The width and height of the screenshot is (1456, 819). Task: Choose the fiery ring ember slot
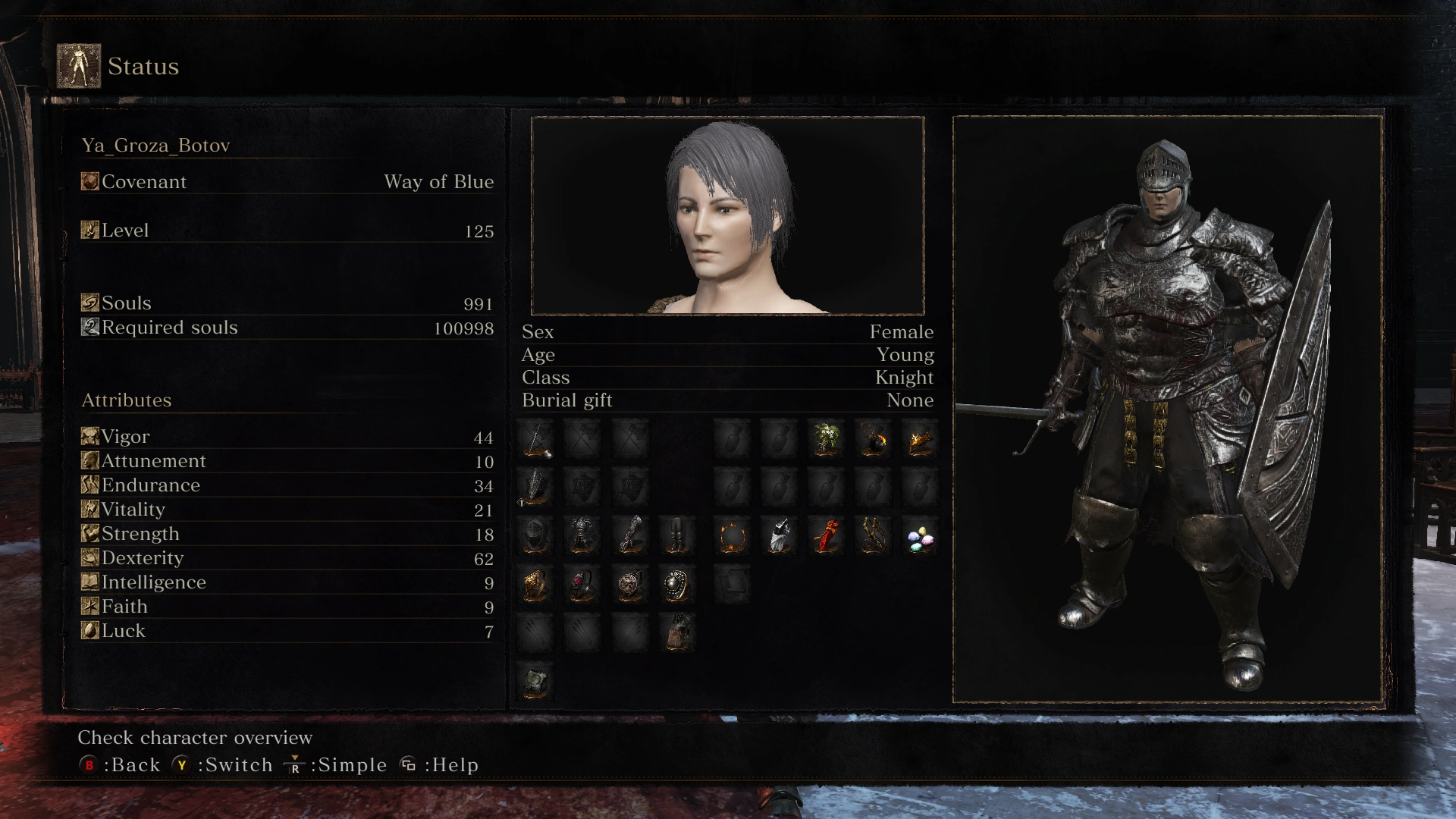click(x=733, y=536)
